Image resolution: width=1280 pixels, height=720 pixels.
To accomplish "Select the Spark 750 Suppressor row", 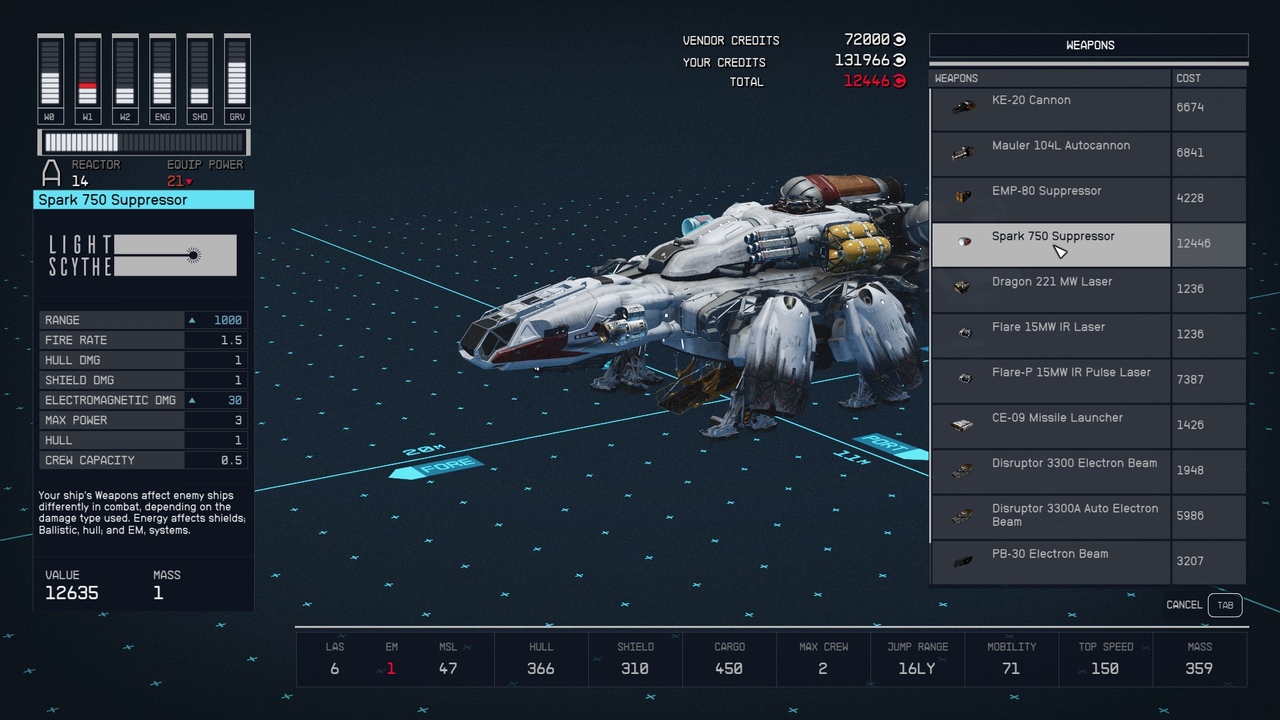I will 1050,244.
